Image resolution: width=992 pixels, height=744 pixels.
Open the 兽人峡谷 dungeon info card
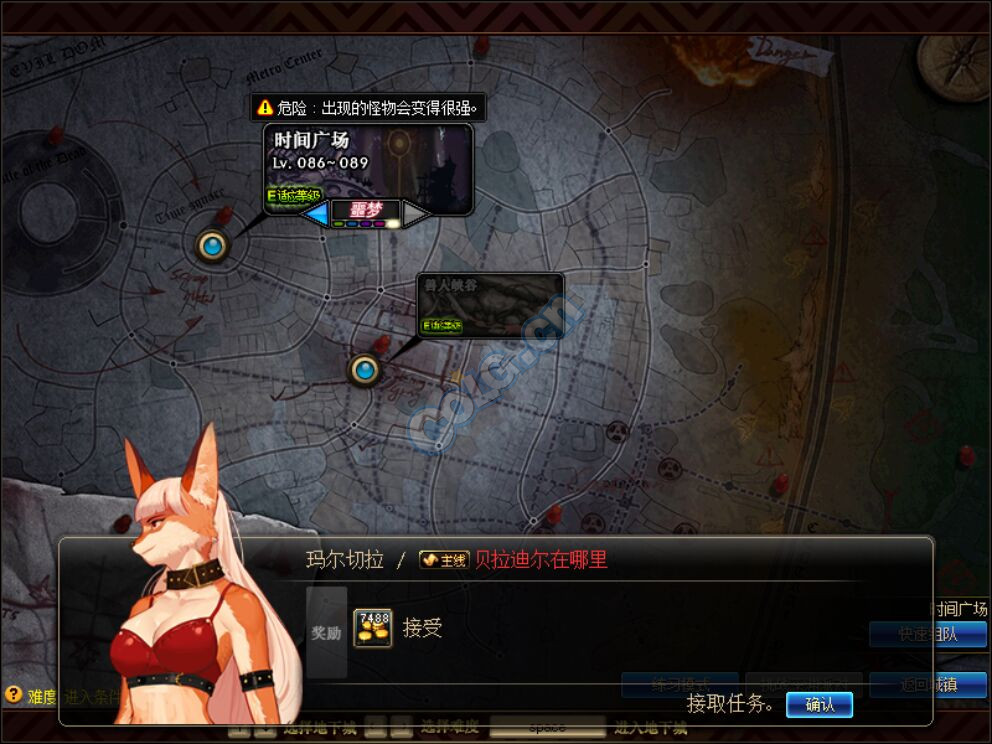point(490,305)
